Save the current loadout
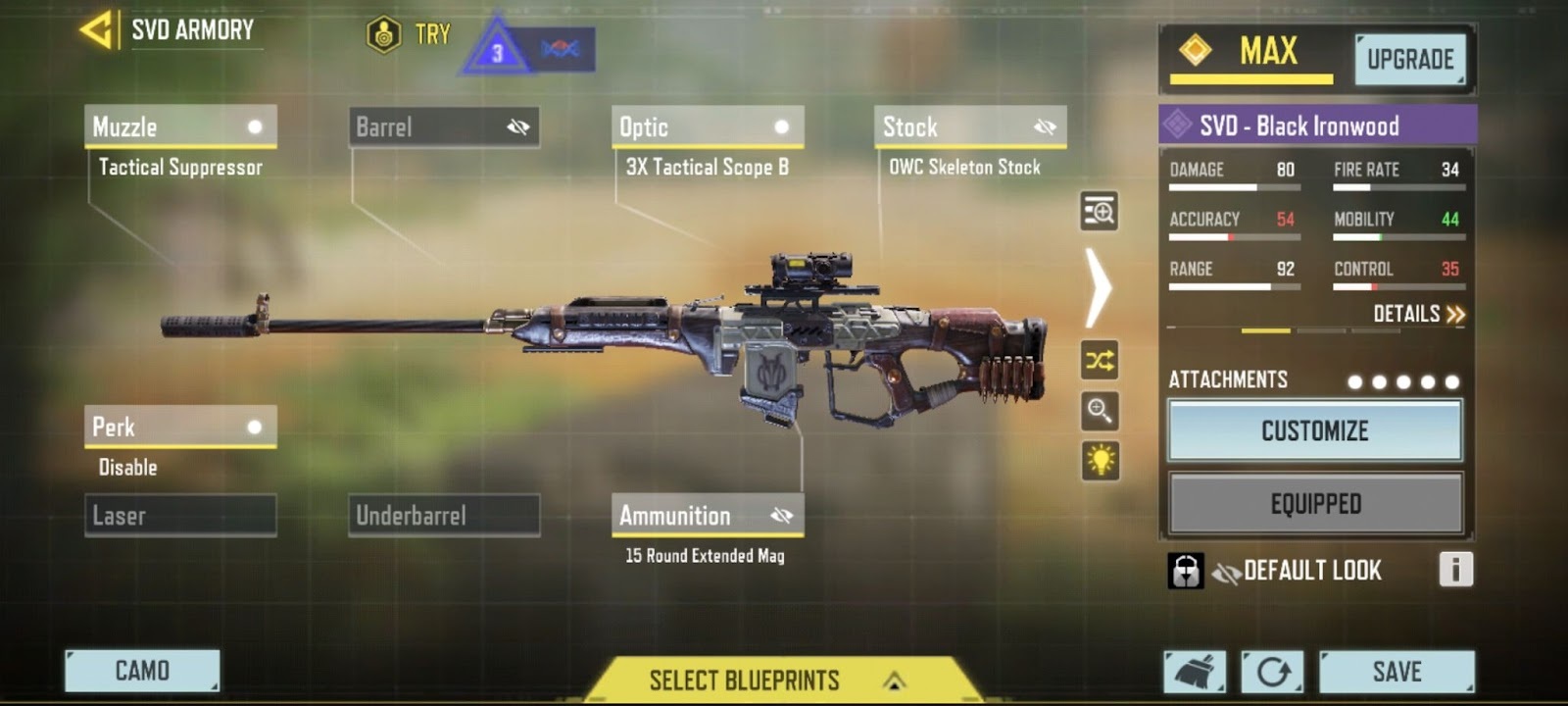The height and width of the screenshot is (706, 1568). click(1396, 672)
